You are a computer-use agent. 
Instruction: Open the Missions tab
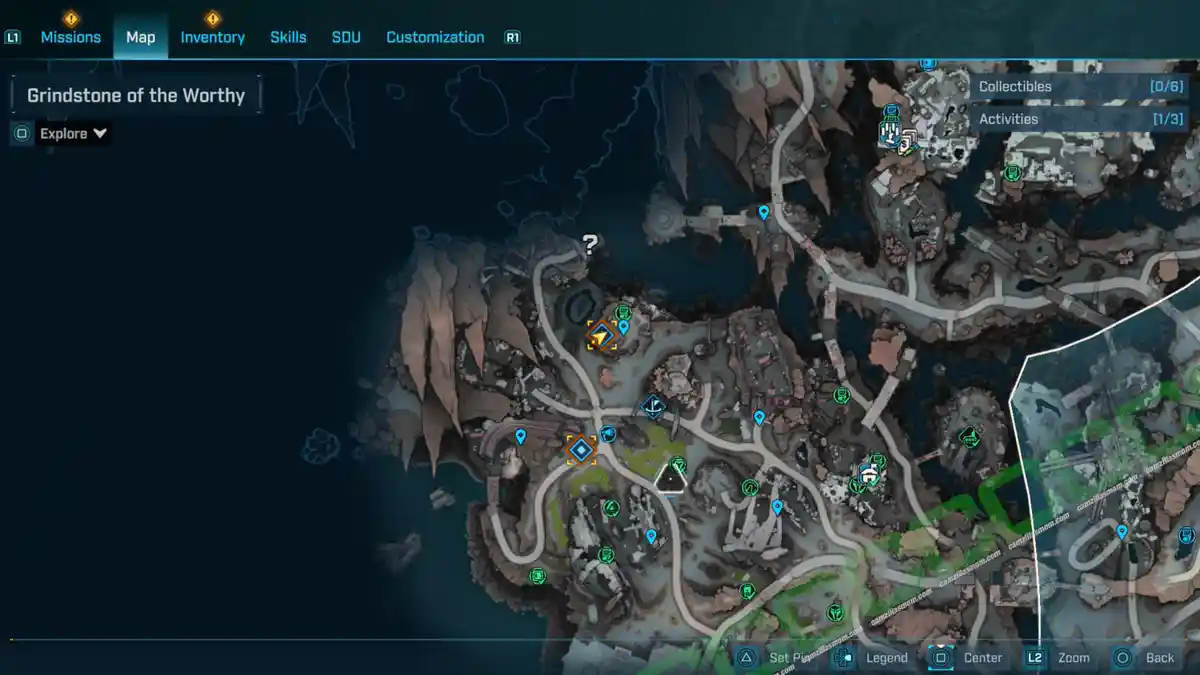pos(70,37)
